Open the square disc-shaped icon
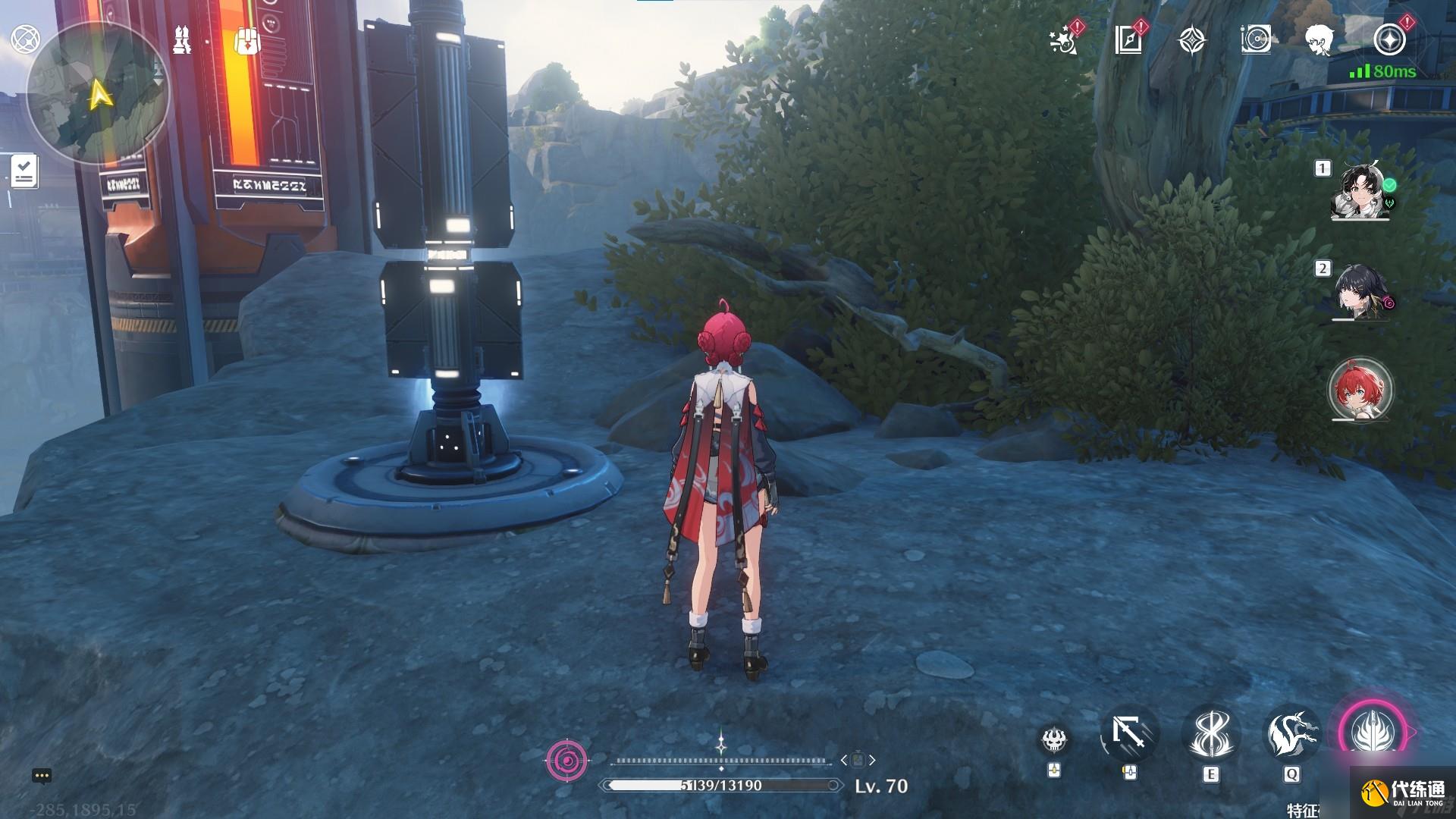 [x=1256, y=39]
